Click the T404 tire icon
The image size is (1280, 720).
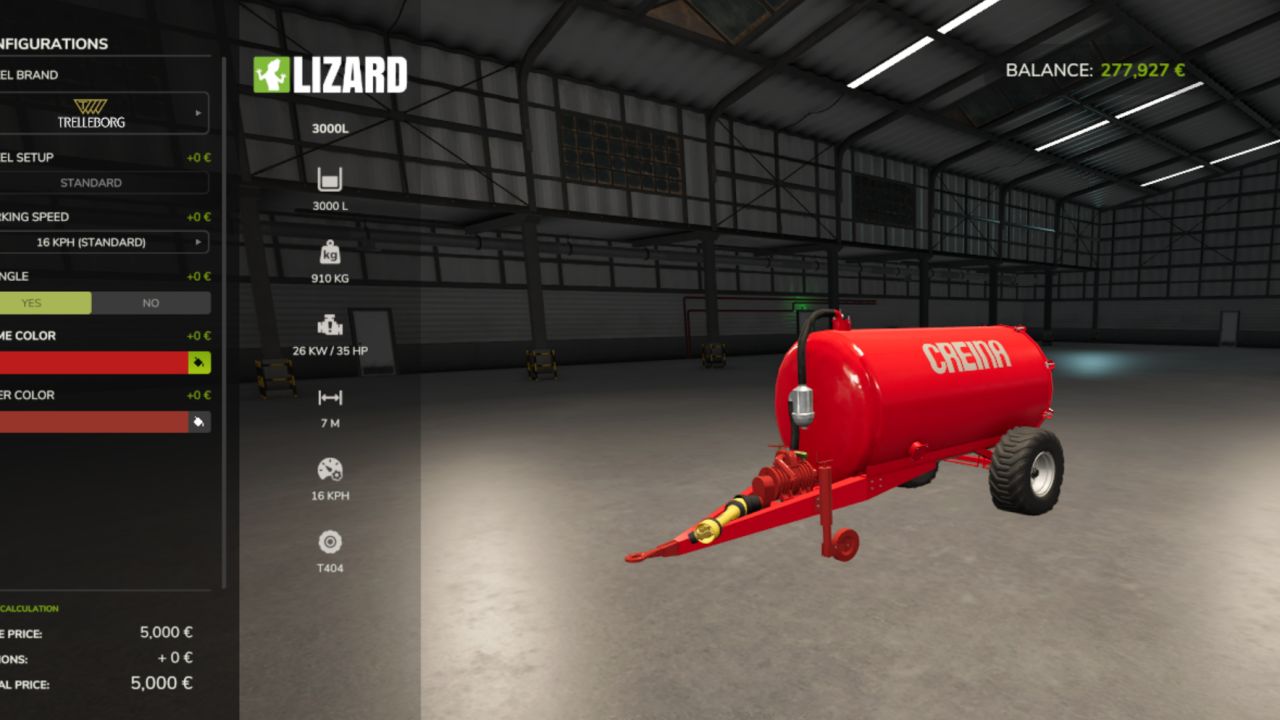point(330,543)
